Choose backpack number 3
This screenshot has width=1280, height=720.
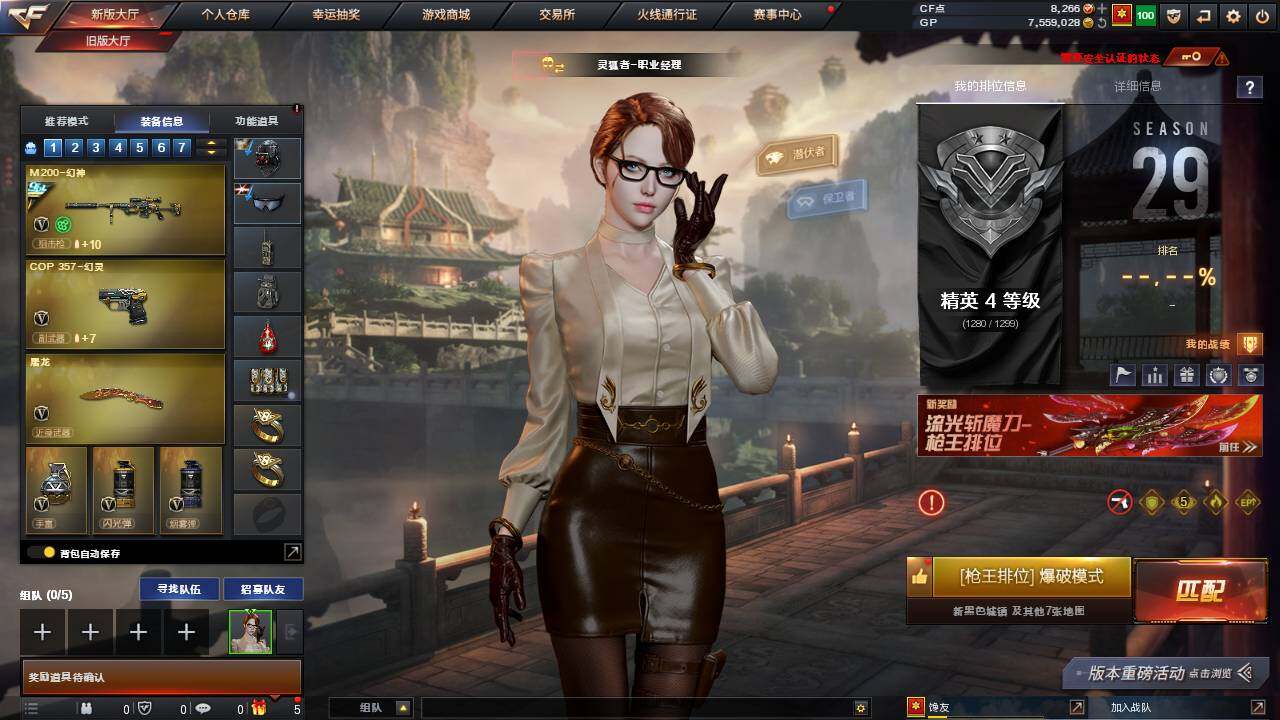96,148
